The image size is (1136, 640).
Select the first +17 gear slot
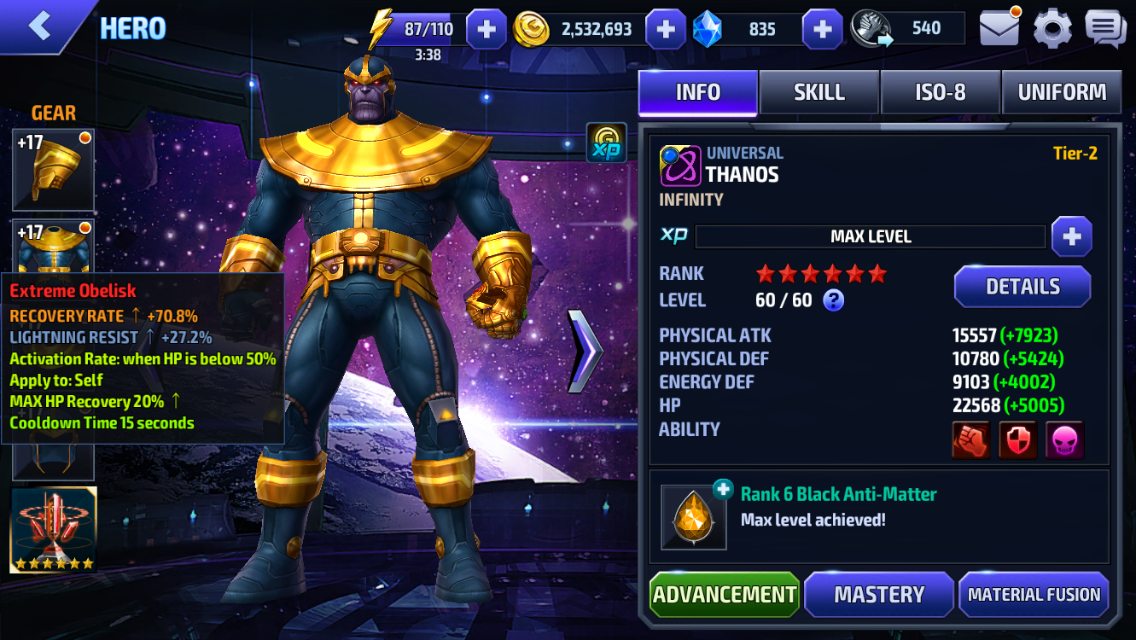(x=53, y=169)
